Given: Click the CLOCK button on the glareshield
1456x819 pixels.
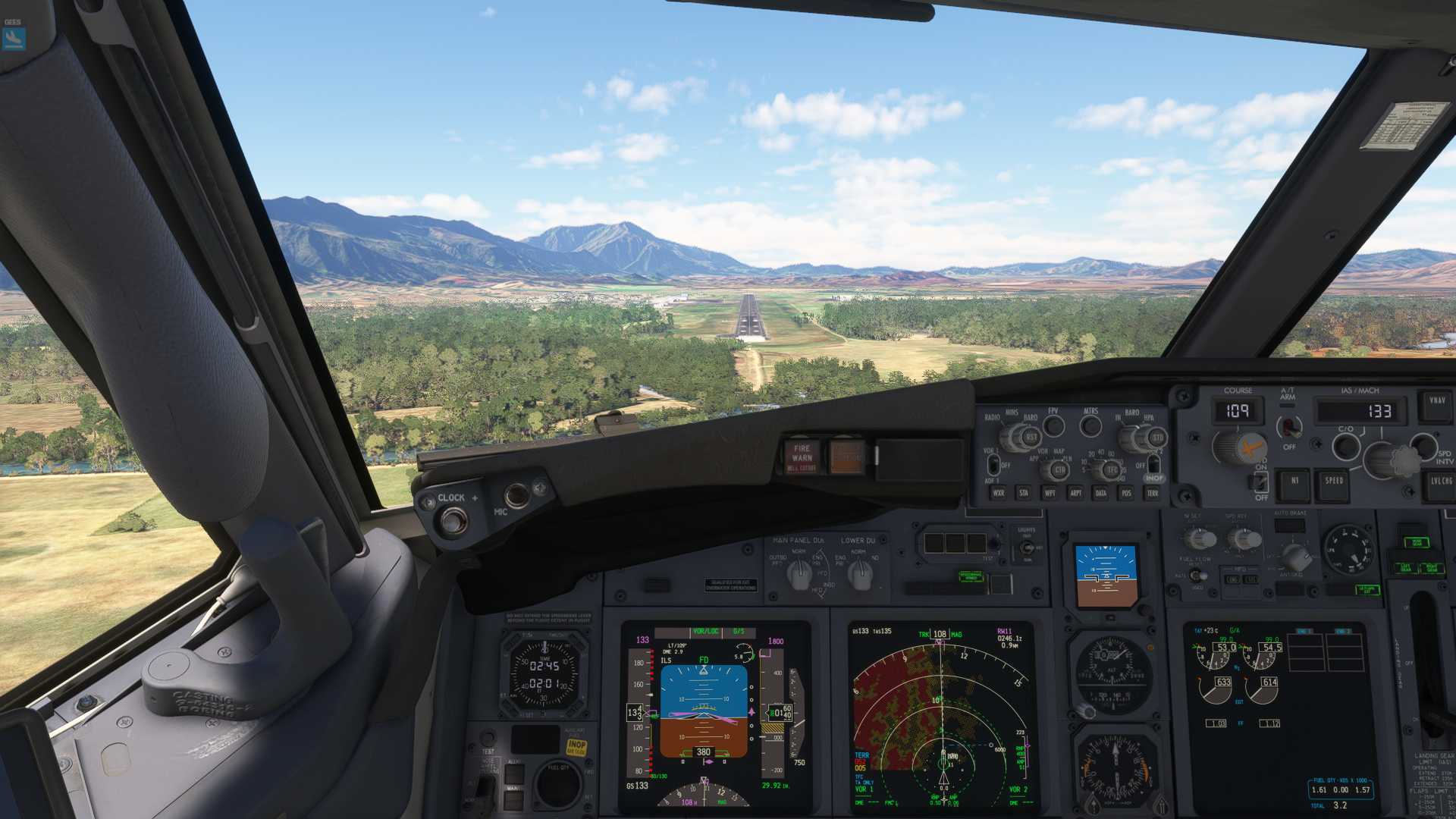Looking at the screenshot, I should [453, 520].
